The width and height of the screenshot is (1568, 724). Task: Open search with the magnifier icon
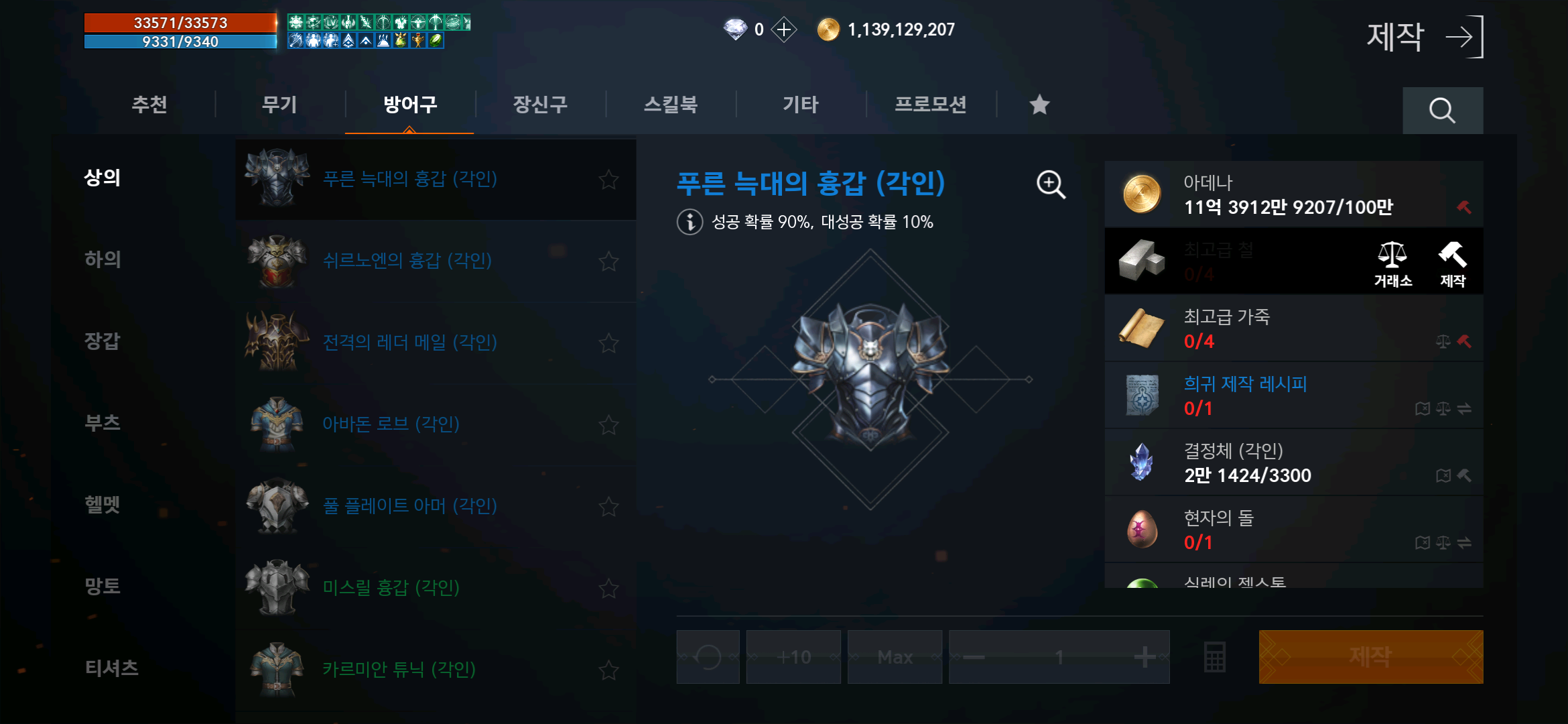[x=1442, y=109]
